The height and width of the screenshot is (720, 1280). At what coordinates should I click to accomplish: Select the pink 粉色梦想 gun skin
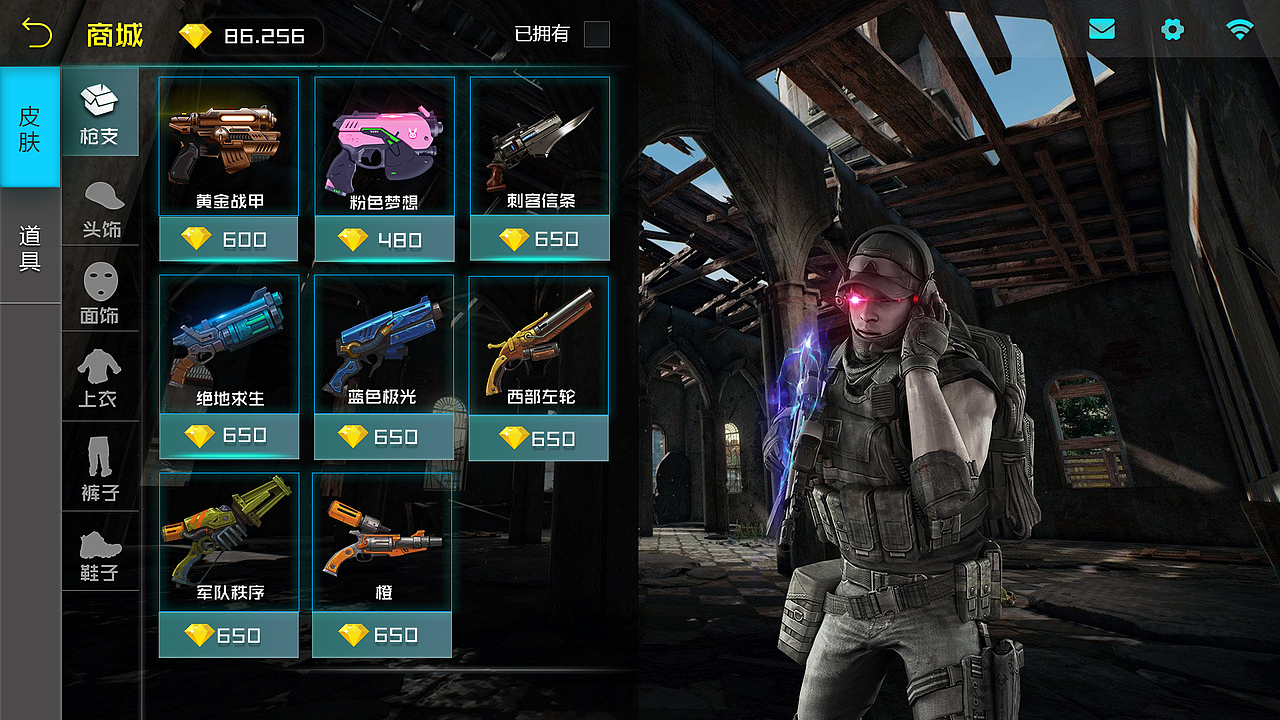pos(385,146)
